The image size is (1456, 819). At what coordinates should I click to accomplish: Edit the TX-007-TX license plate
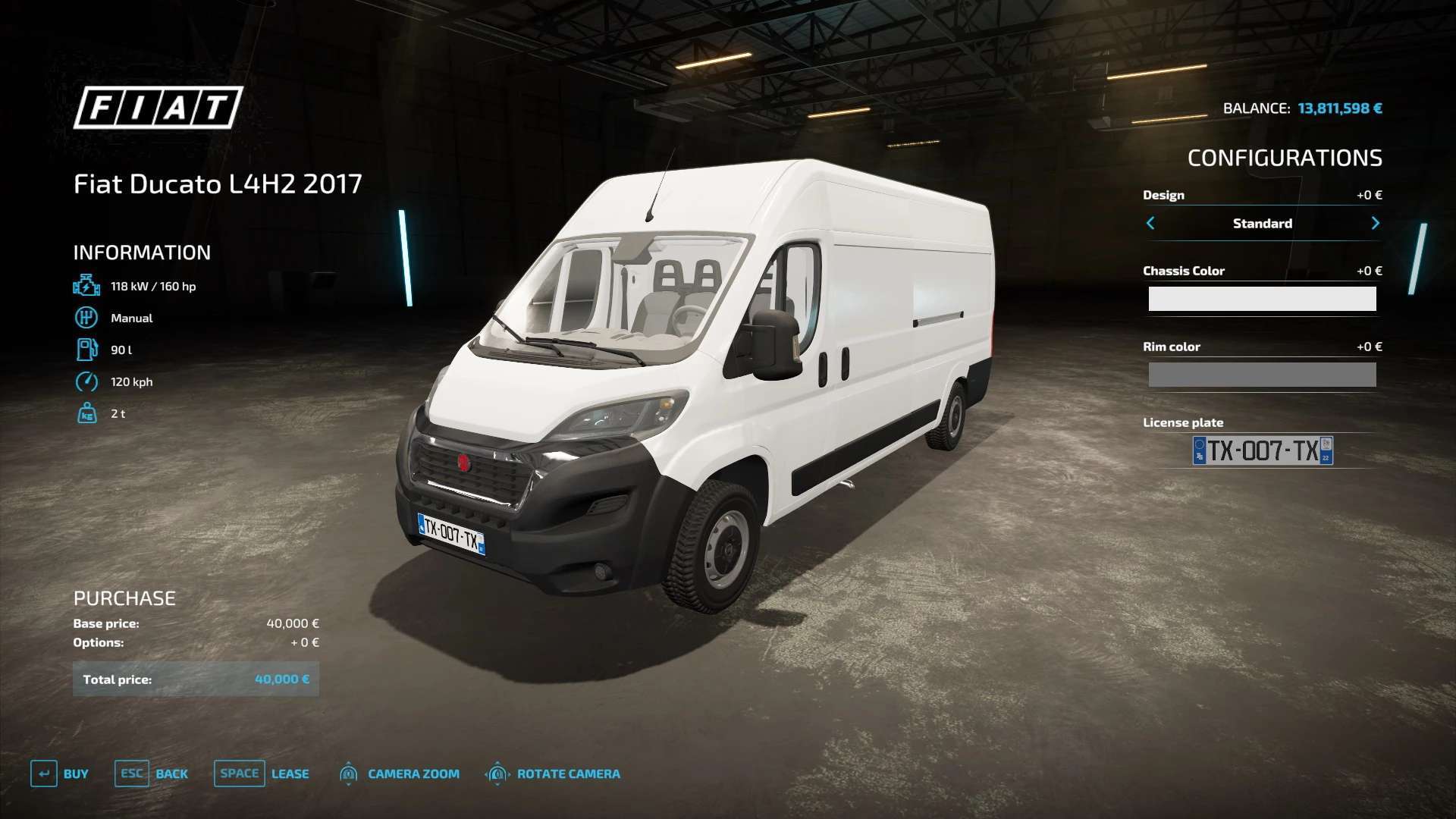pos(1263,450)
